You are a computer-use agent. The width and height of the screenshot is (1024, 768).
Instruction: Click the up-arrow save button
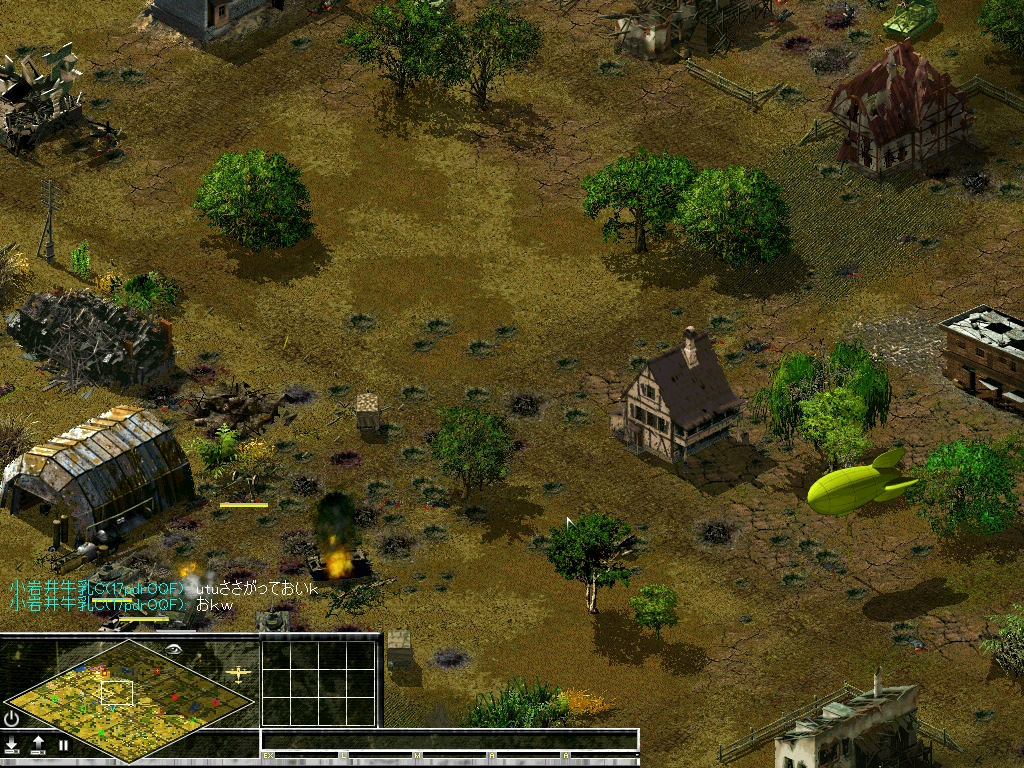38,745
